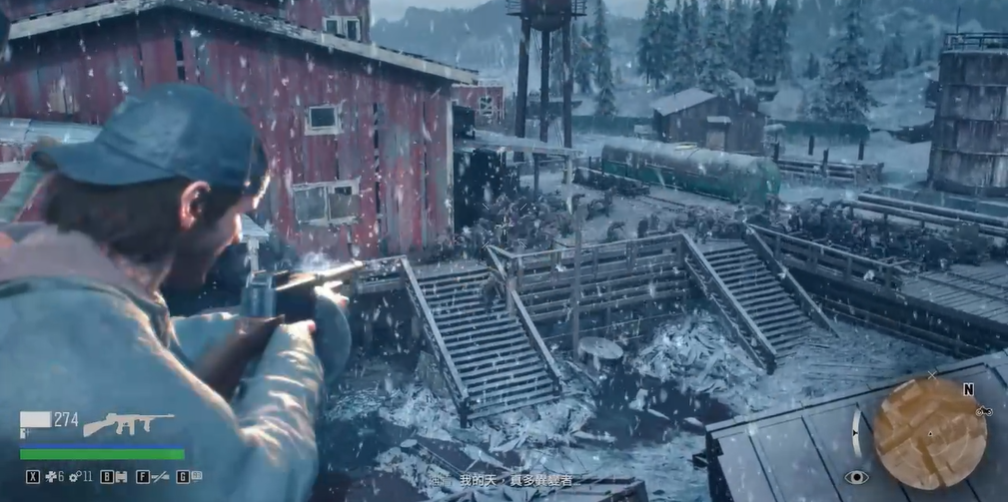Select the medkit healing item icon

tap(52, 477)
